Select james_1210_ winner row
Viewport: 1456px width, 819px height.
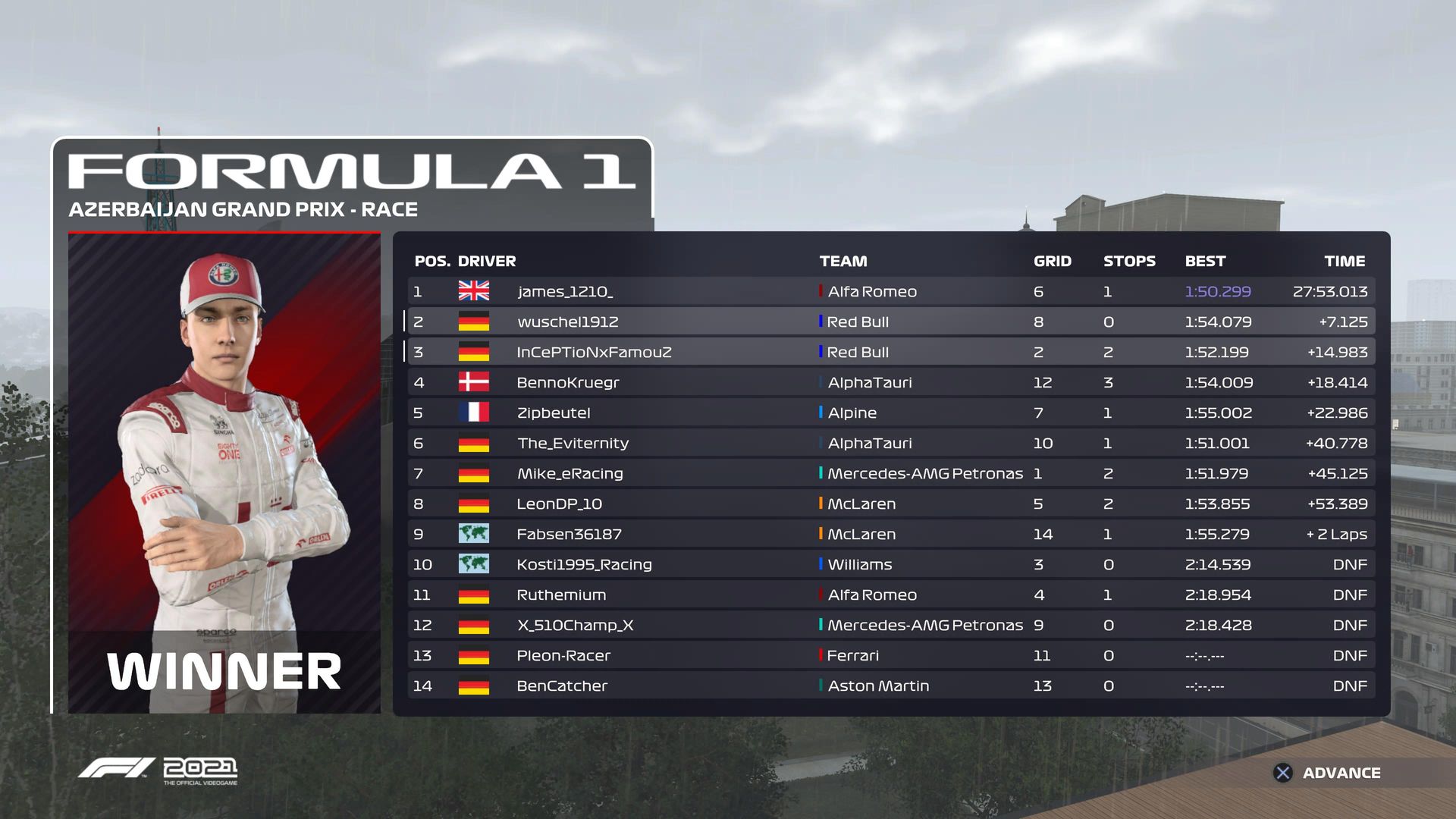point(890,291)
